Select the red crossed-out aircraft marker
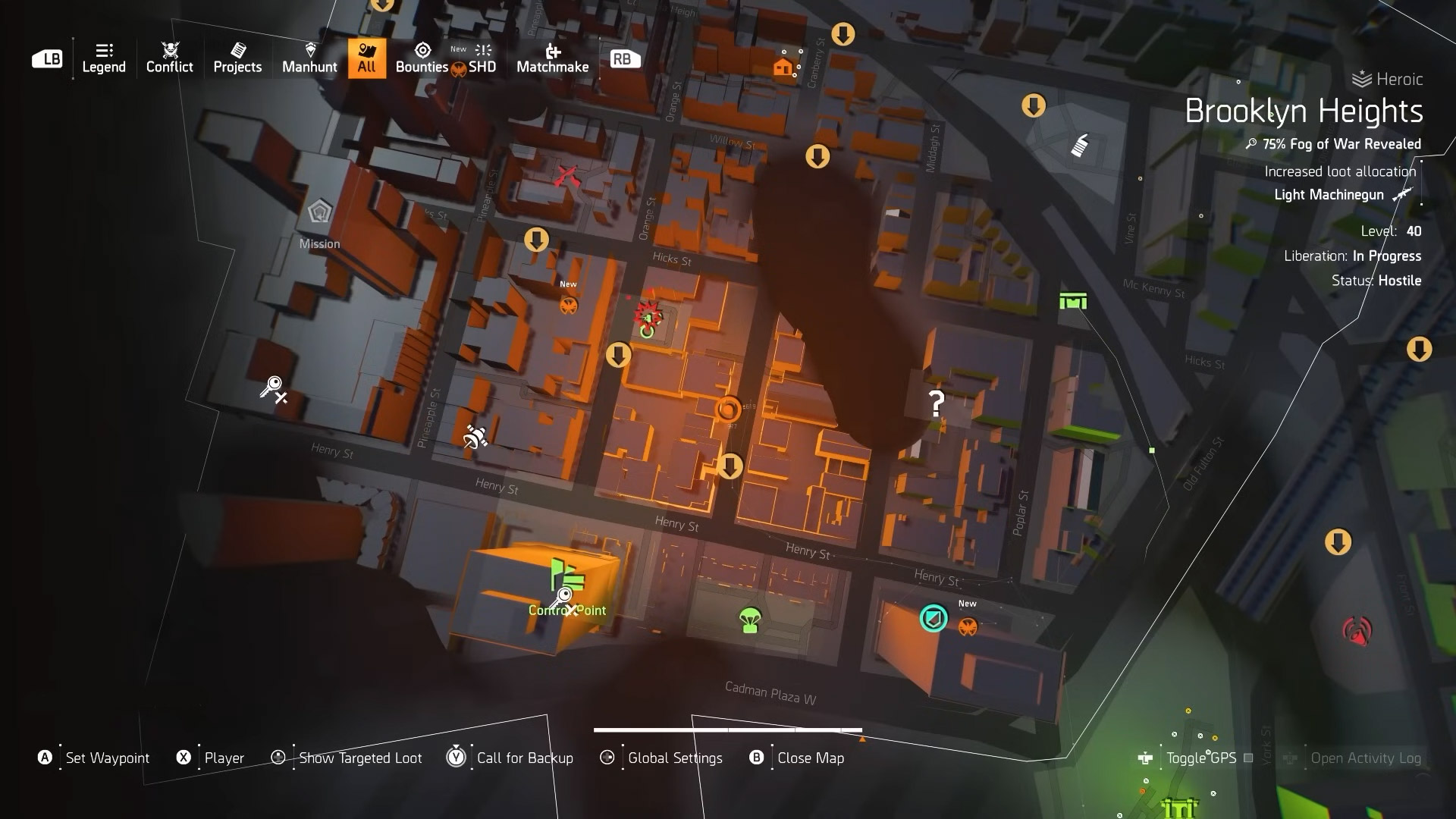This screenshot has height=819, width=1456. click(566, 176)
